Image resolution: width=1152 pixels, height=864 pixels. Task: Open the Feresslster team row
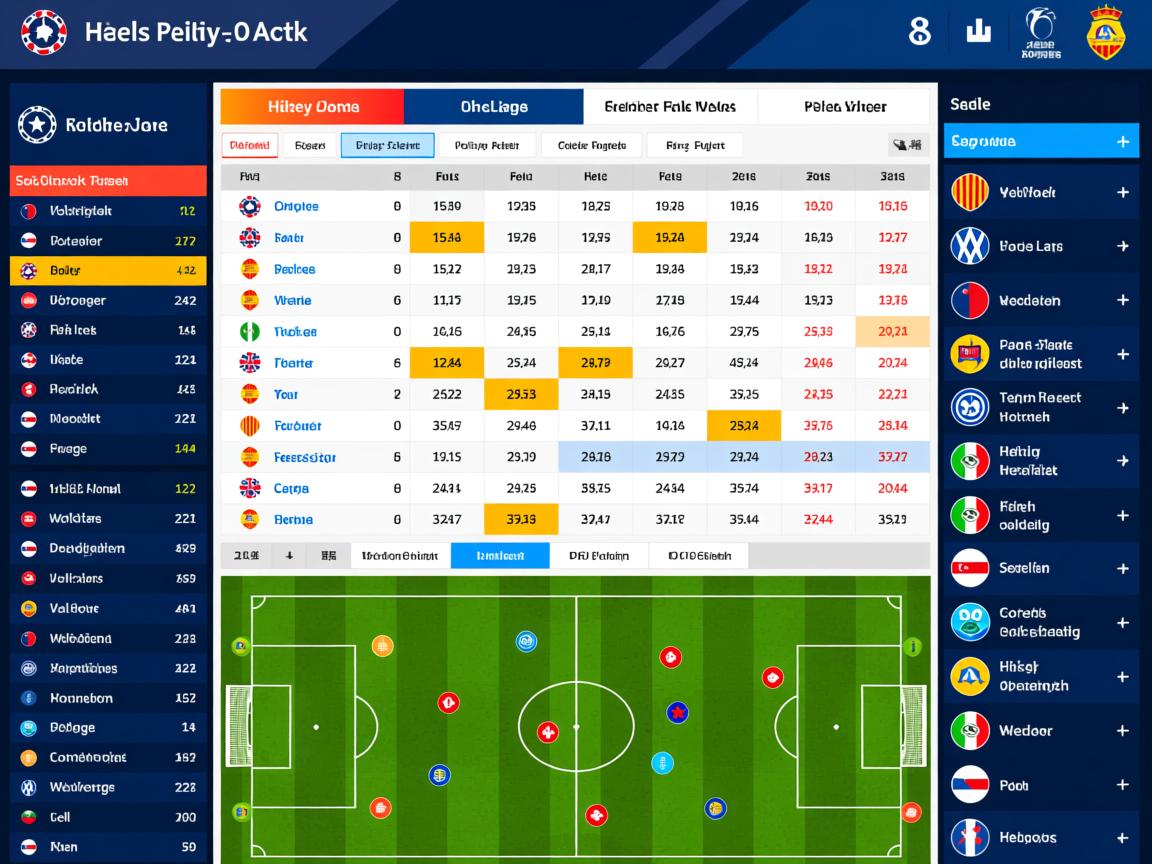point(304,457)
